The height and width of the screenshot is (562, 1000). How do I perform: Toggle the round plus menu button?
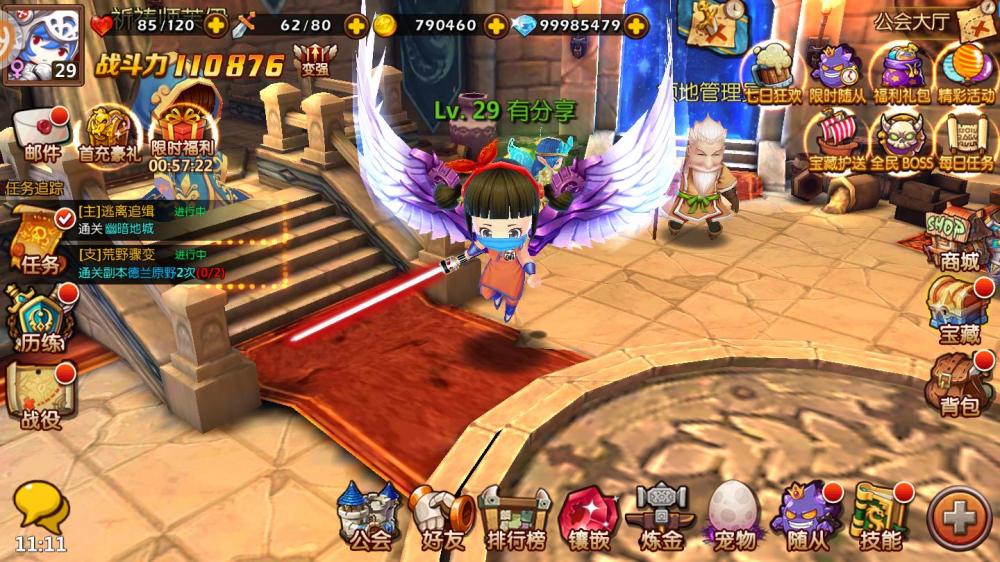pos(958,517)
